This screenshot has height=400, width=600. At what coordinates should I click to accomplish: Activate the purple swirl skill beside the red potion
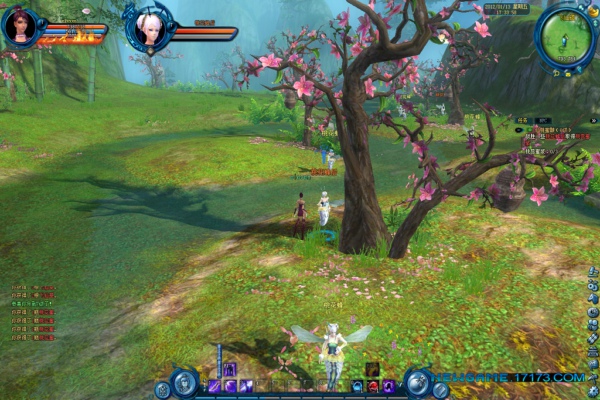387,386
